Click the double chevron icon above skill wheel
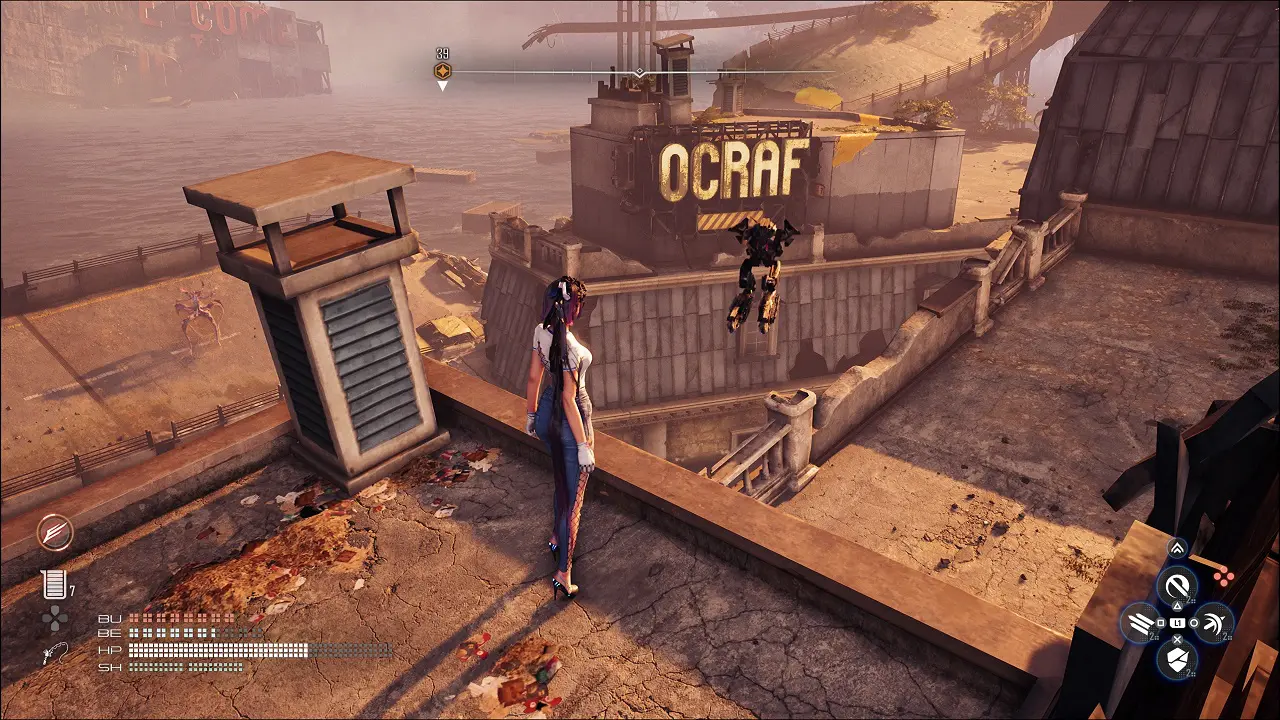Image resolution: width=1280 pixels, height=720 pixels. [1177, 548]
